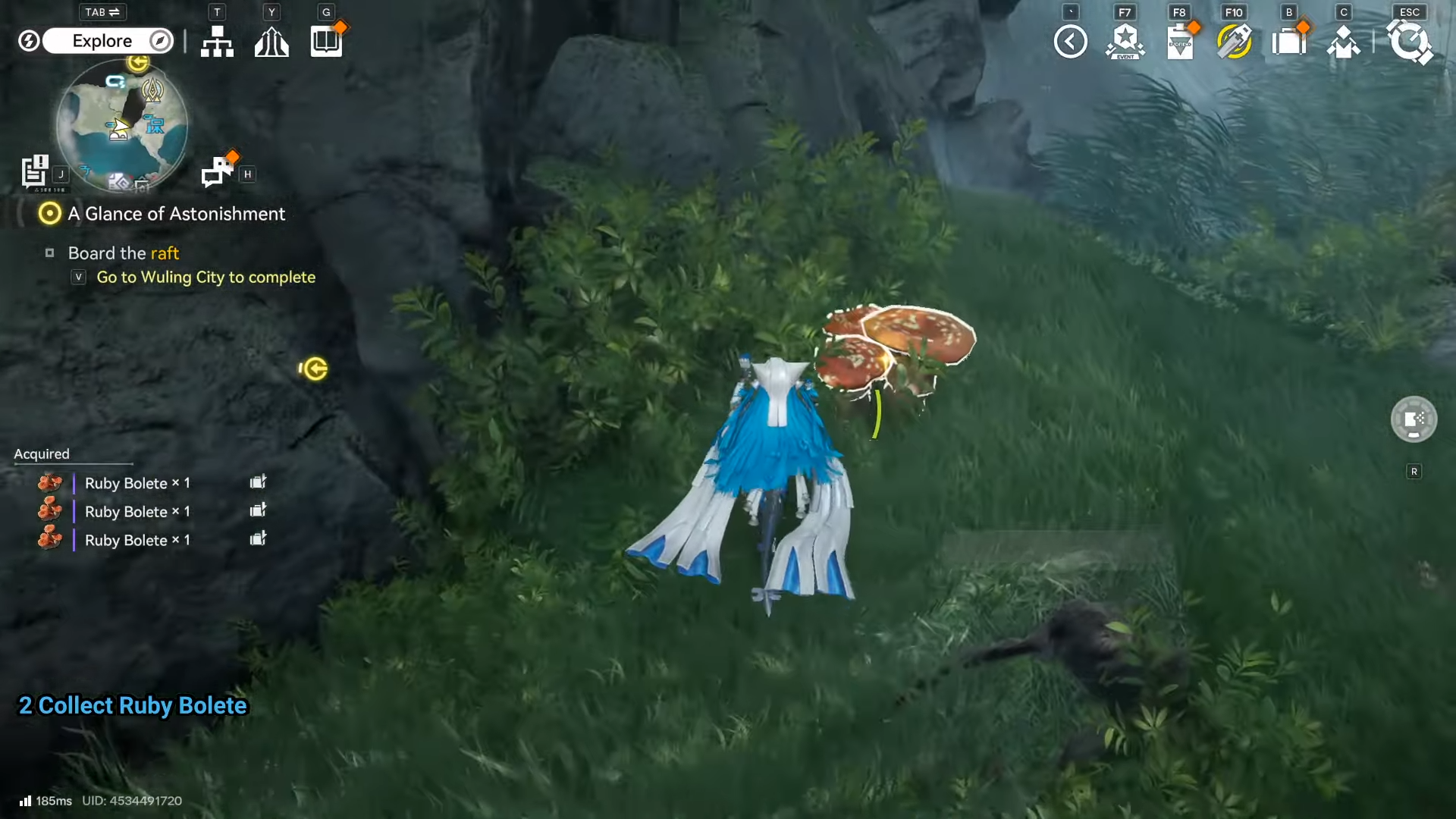Open the quest log icon below the minimap
Image resolution: width=1456 pixels, height=819 pixels.
(36, 172)
